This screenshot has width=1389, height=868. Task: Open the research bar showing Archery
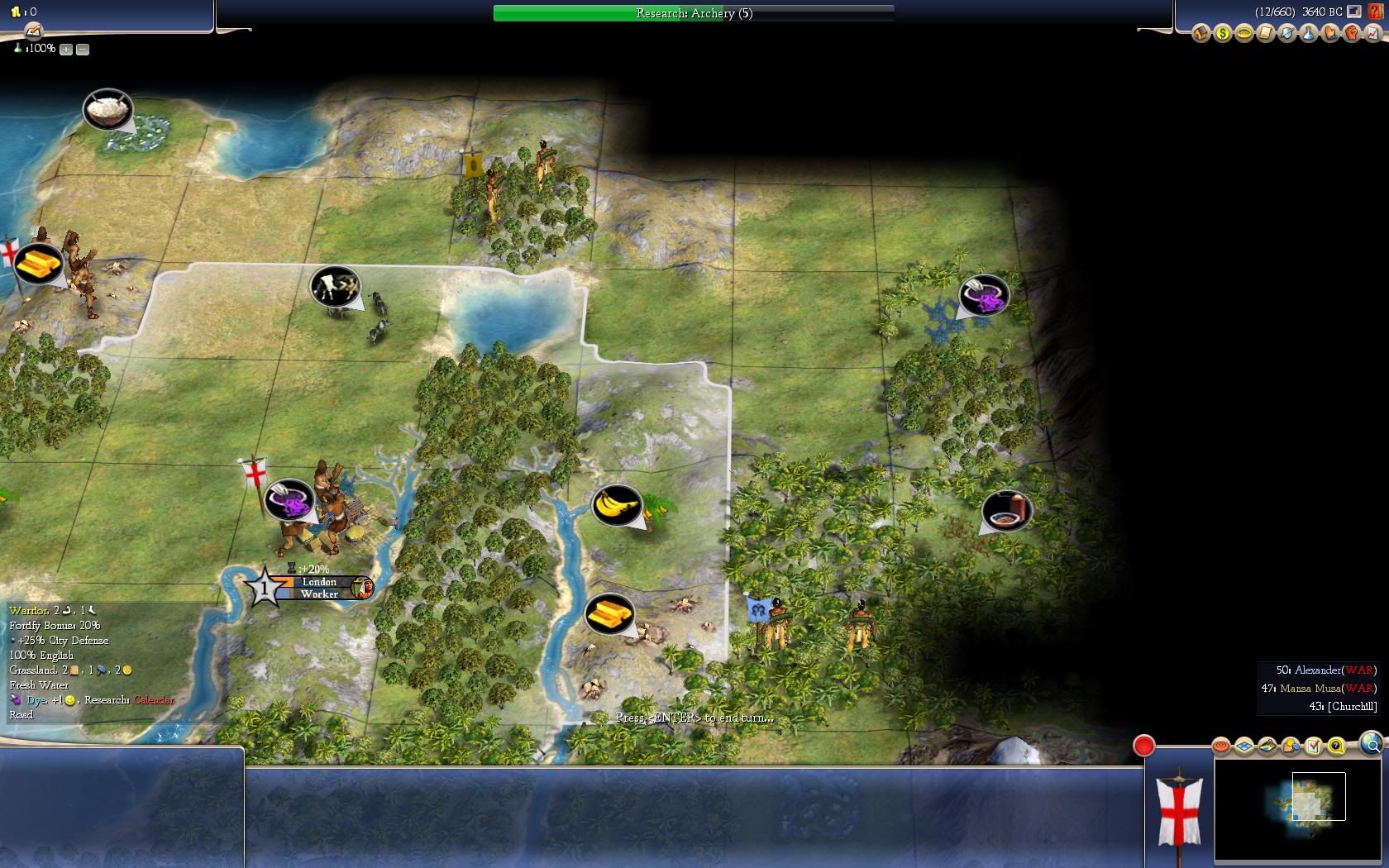pos(693,13)
